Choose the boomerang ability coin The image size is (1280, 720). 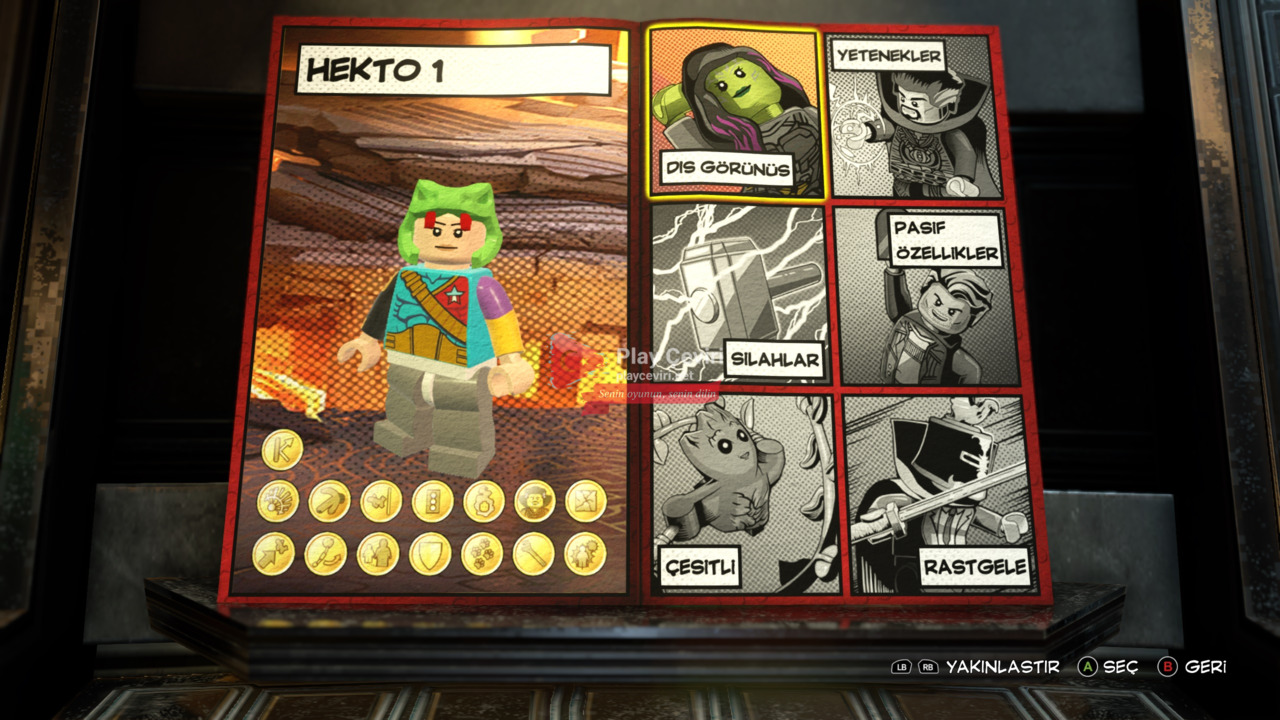point(328,501)
